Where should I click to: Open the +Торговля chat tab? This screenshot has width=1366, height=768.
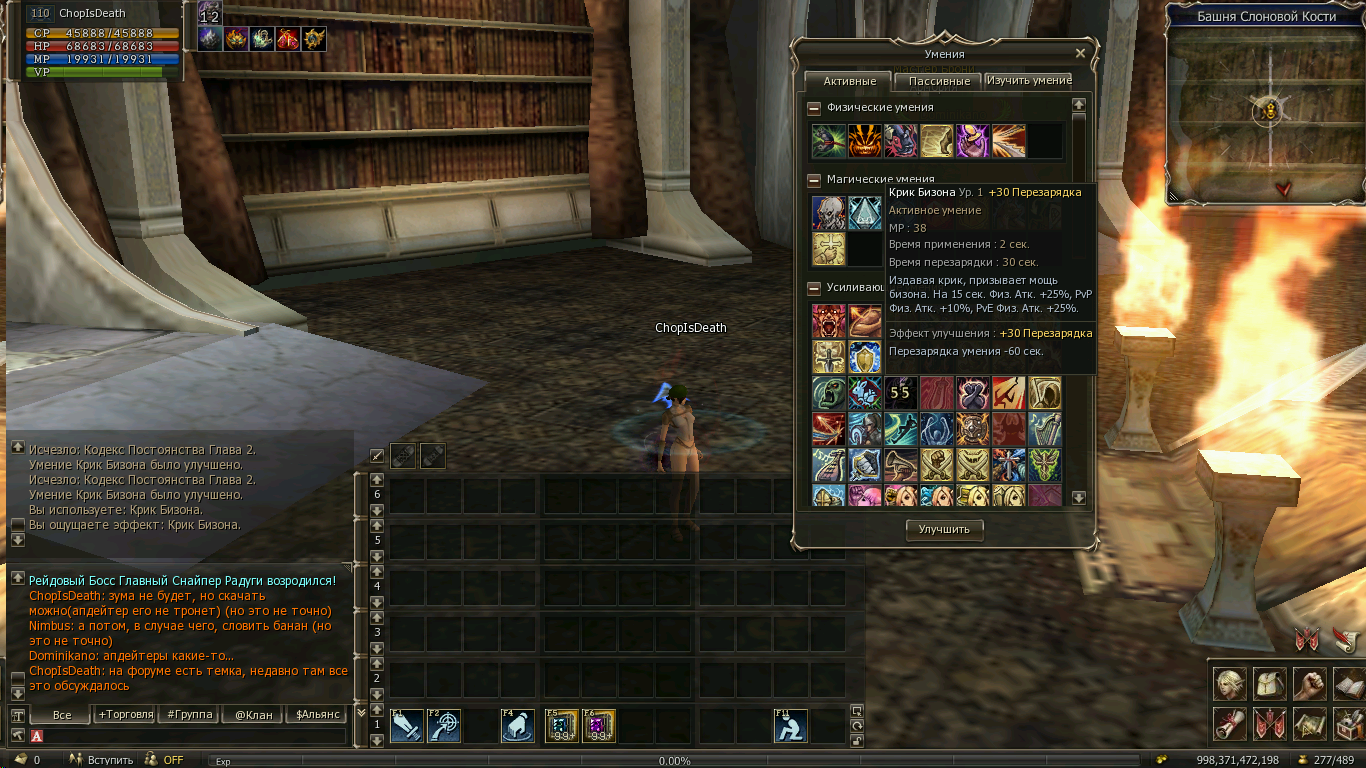pos(125,715)
